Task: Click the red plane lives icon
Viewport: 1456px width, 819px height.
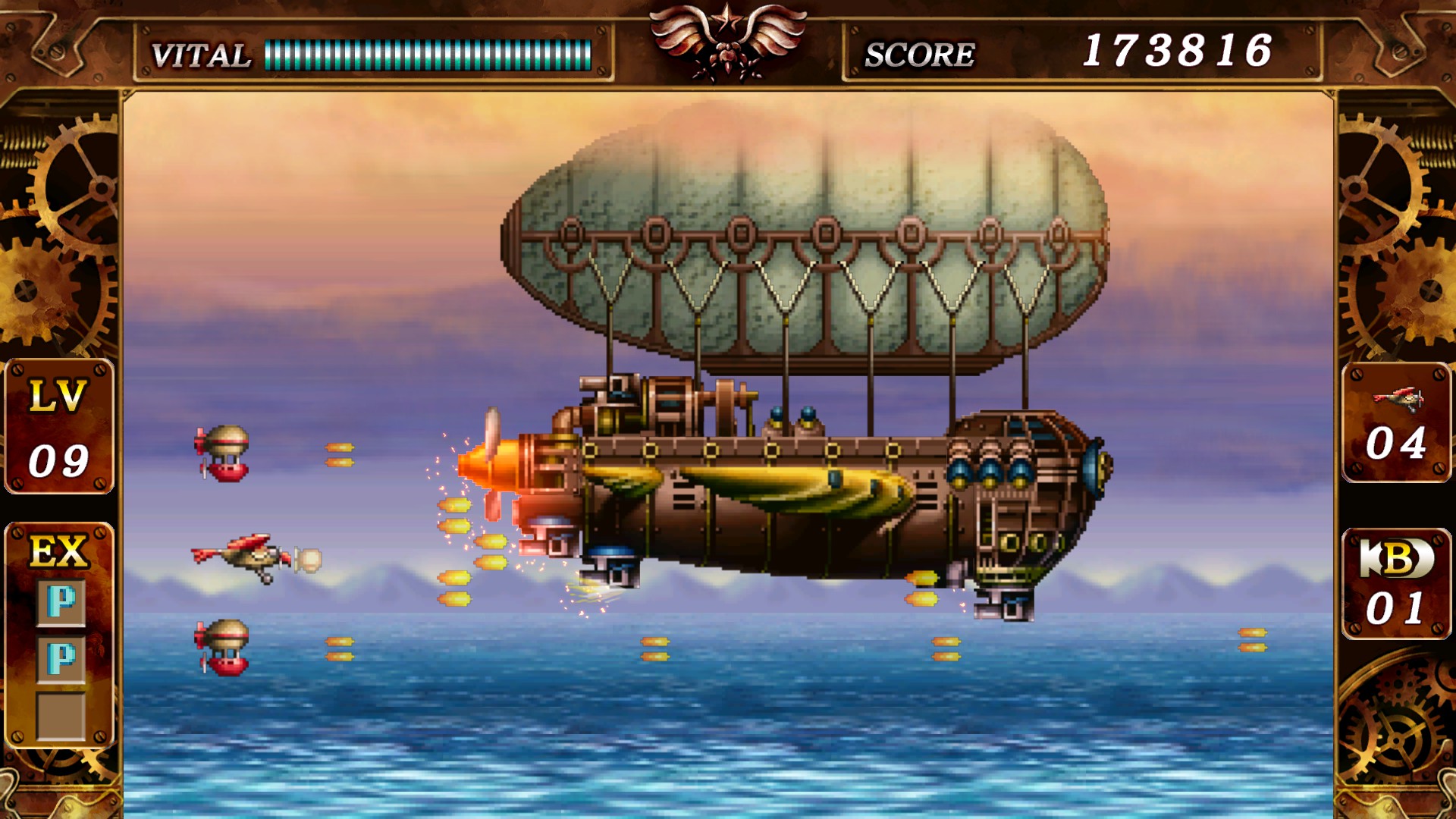Action: (1398, 397)
